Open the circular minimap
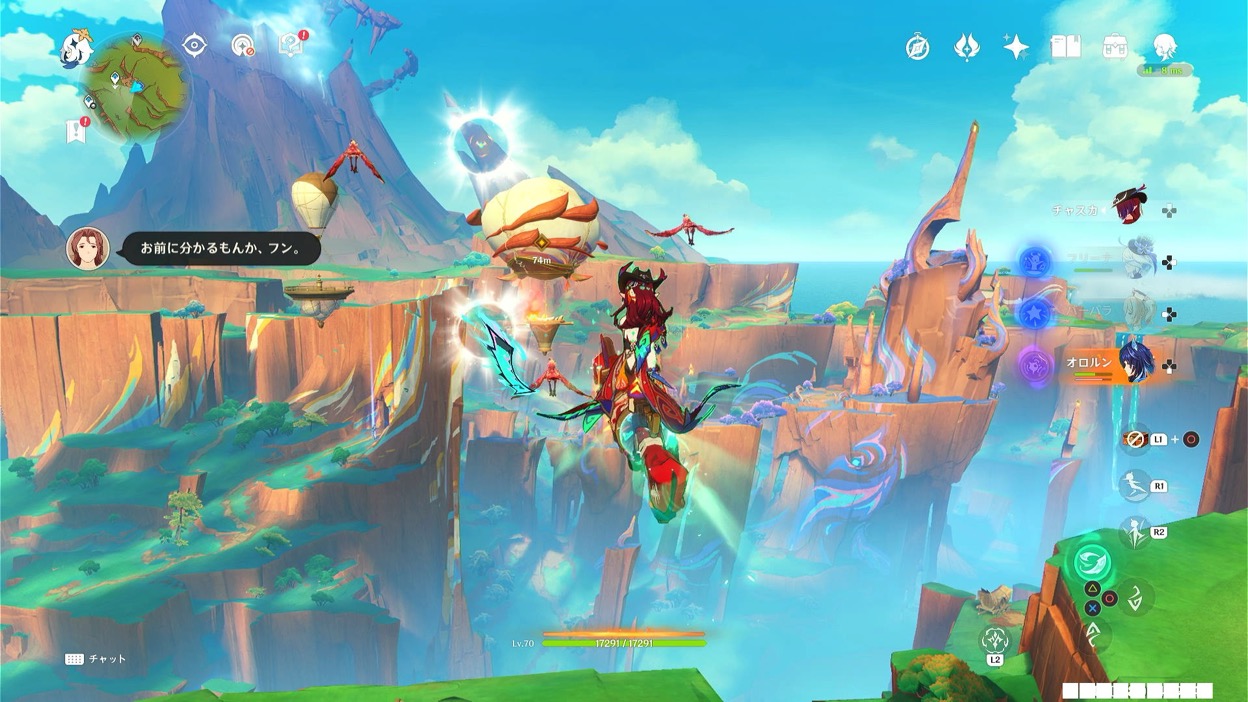 (134, 87)
